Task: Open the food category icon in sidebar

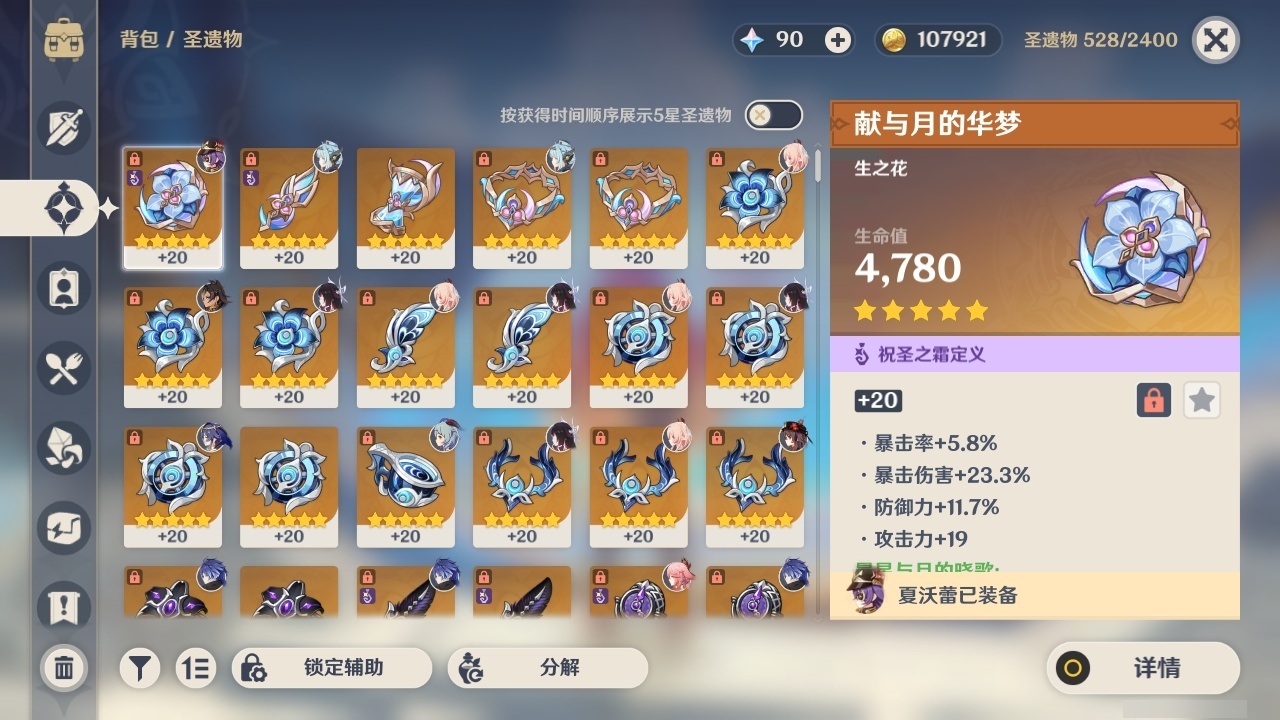Action: pos(62,368)
